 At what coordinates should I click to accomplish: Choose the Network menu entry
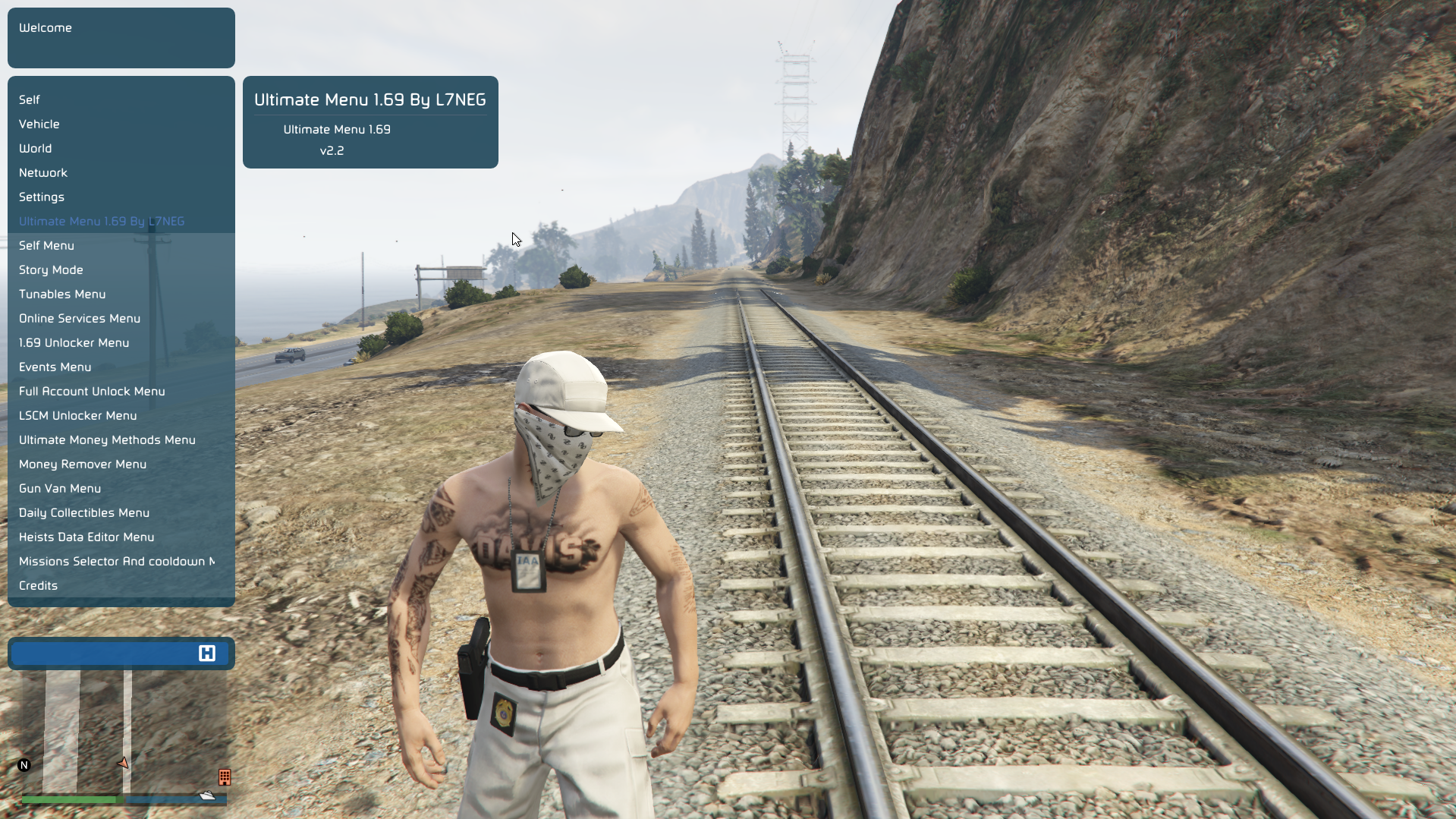[43, 172]
